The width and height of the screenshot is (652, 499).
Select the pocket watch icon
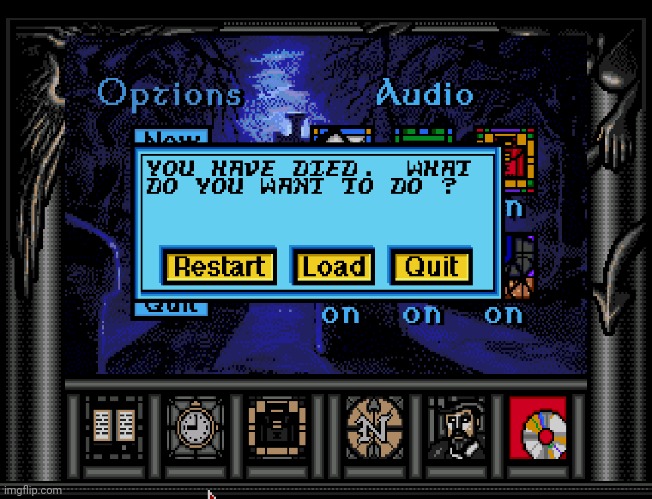(x=190, y=427)
